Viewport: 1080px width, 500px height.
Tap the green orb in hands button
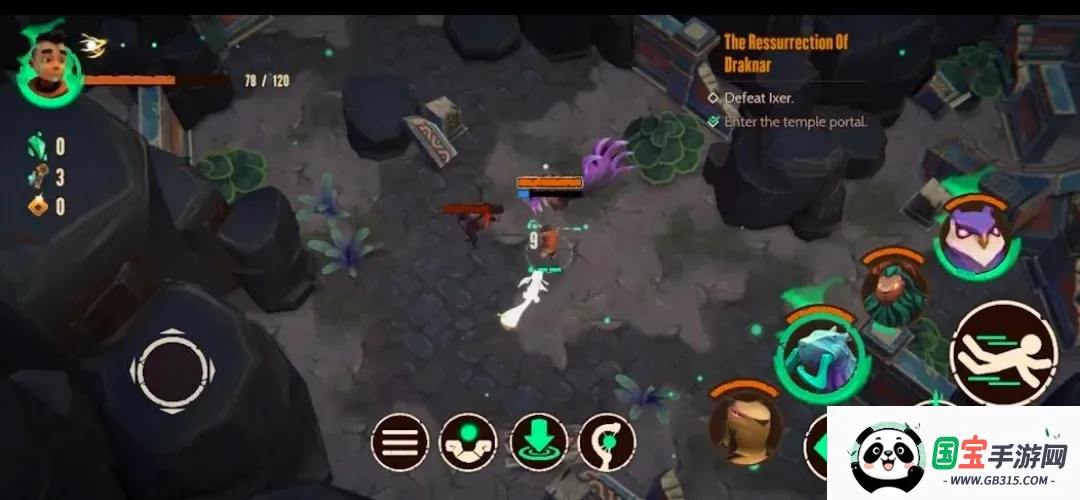coord(469,442)
